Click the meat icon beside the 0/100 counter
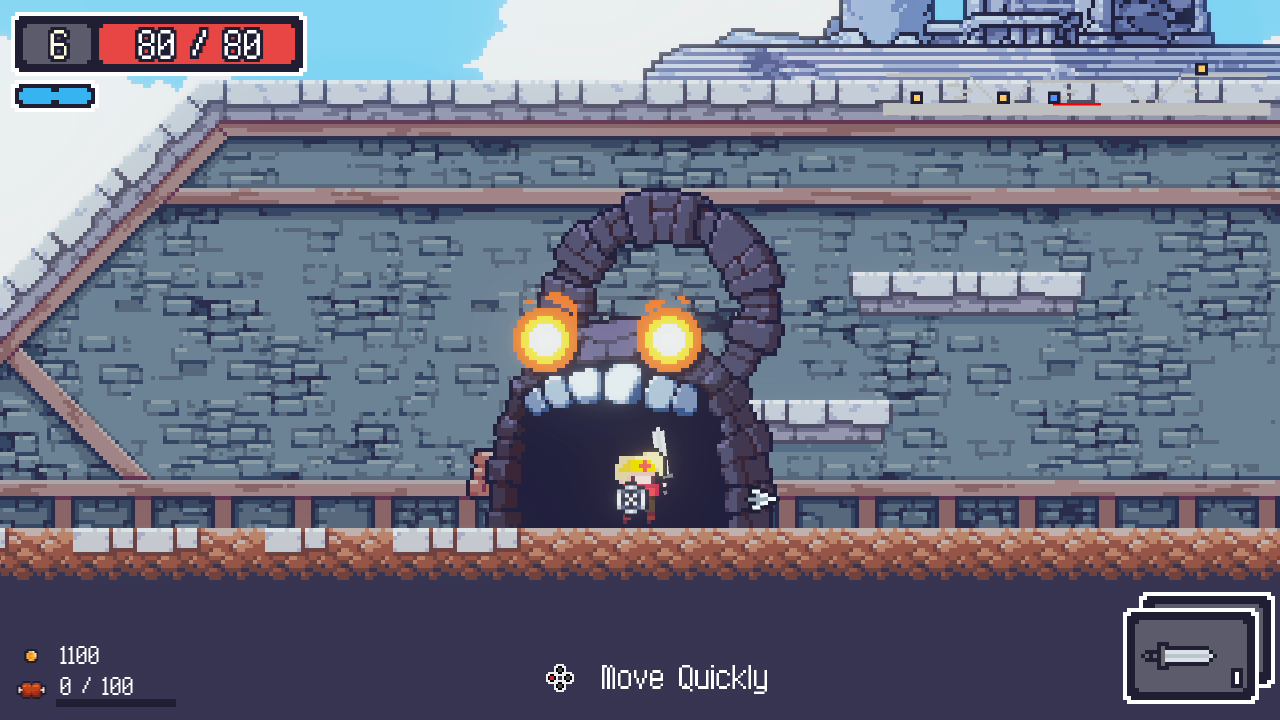The width and height of the screenshot is (1280, 720). click(x=32, y=688)
